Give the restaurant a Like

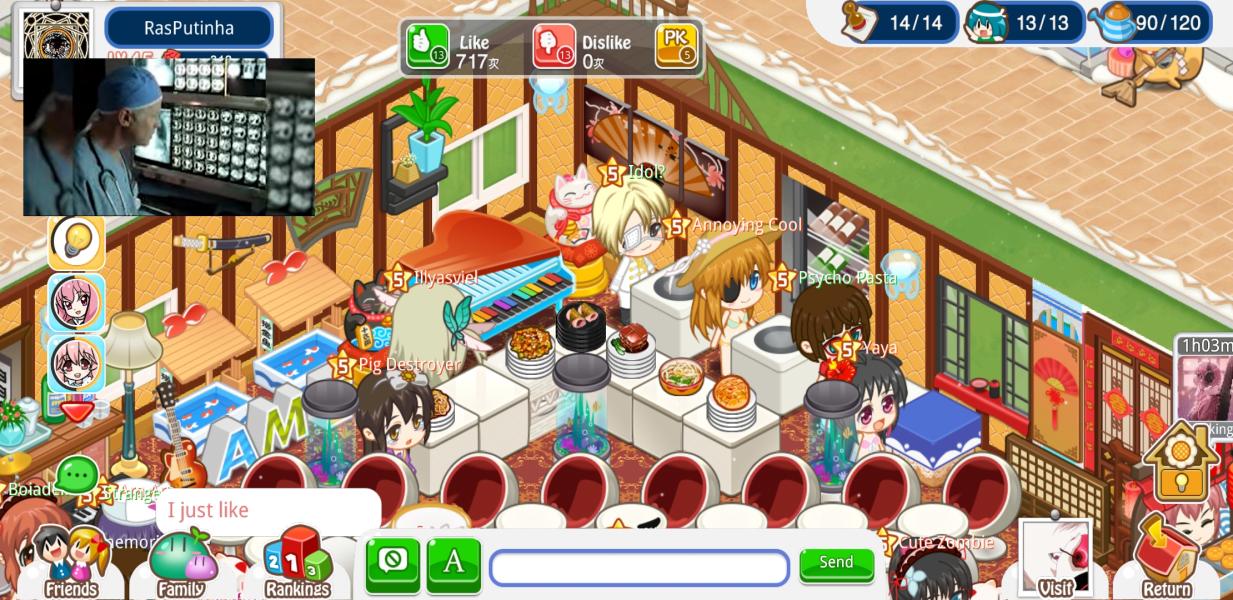click(x=428, y=47)
